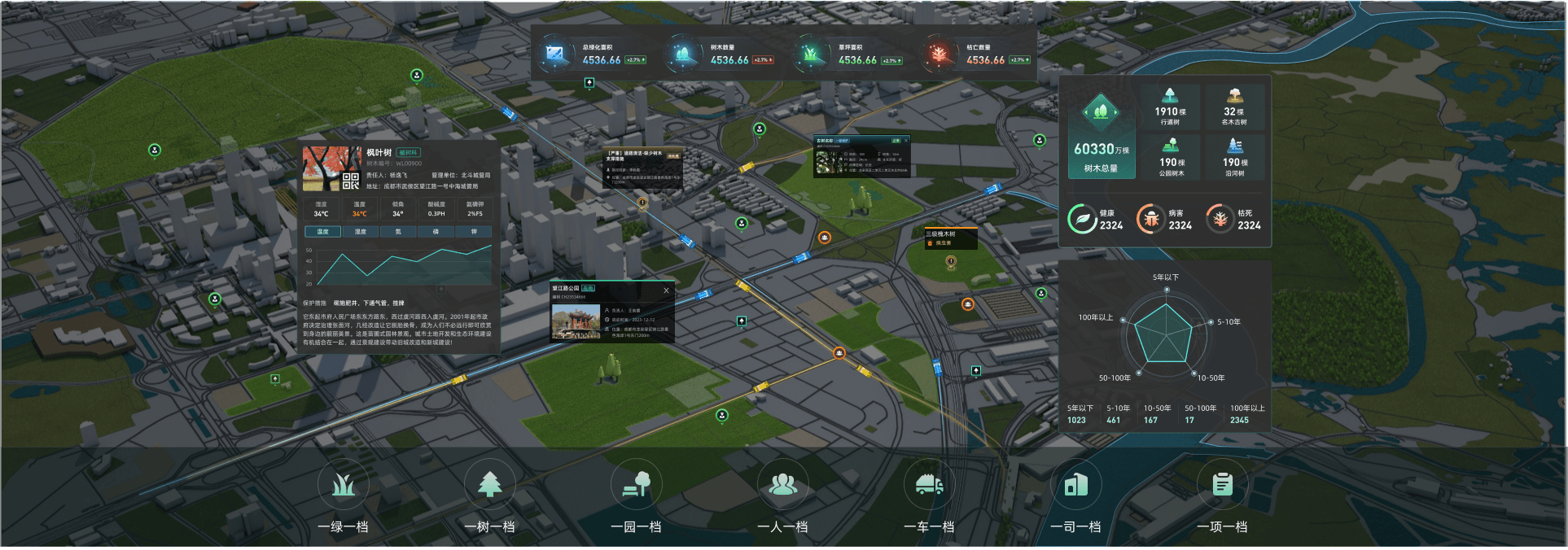
Task: Select the 沿河树 riverside tree tile
Action: click(1234, 158)
